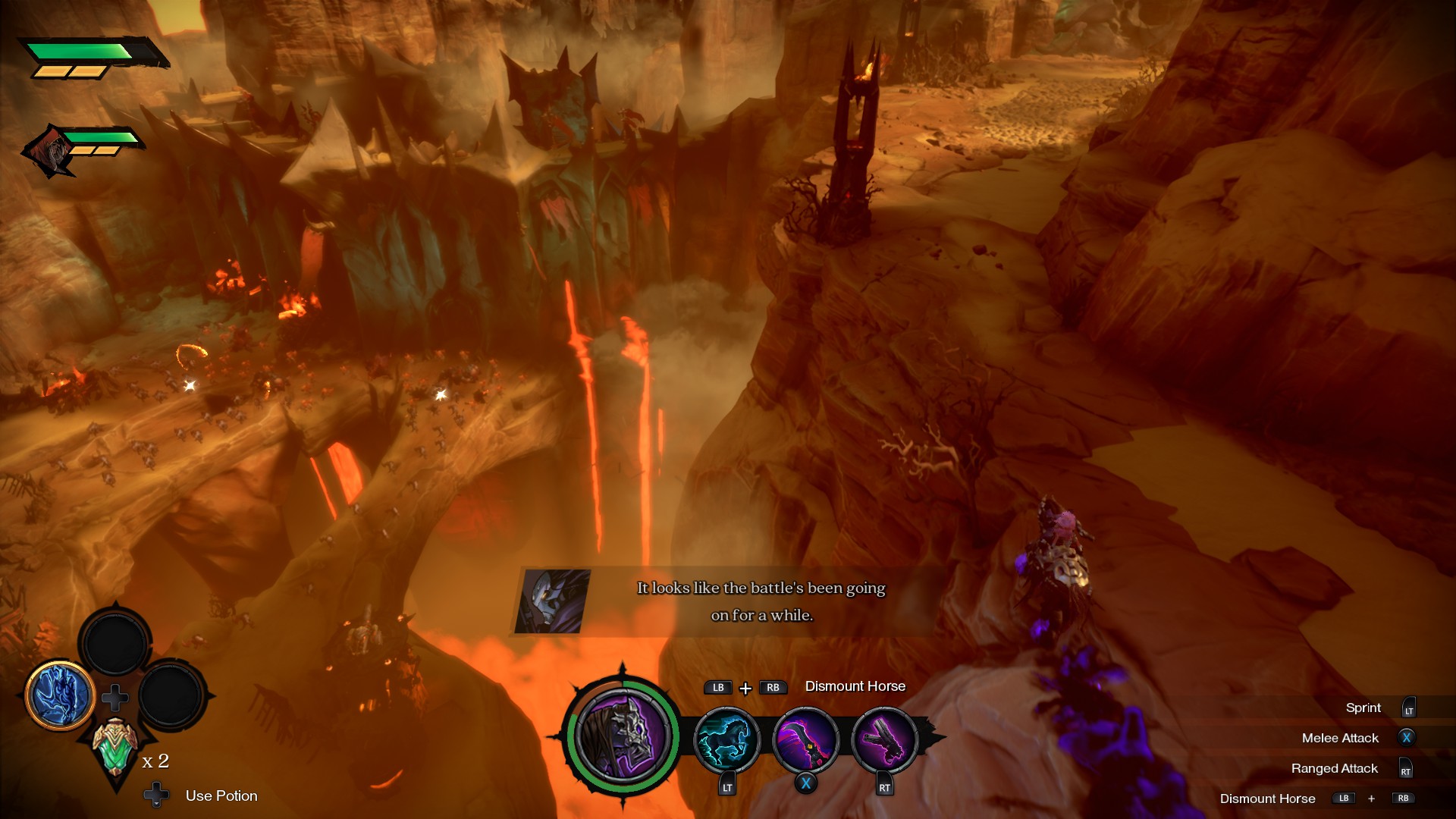Image resolution: width=1456 pixels, height=819 pixels.
Task: Select the blue lightning ability slot
Action: point(60,695)
